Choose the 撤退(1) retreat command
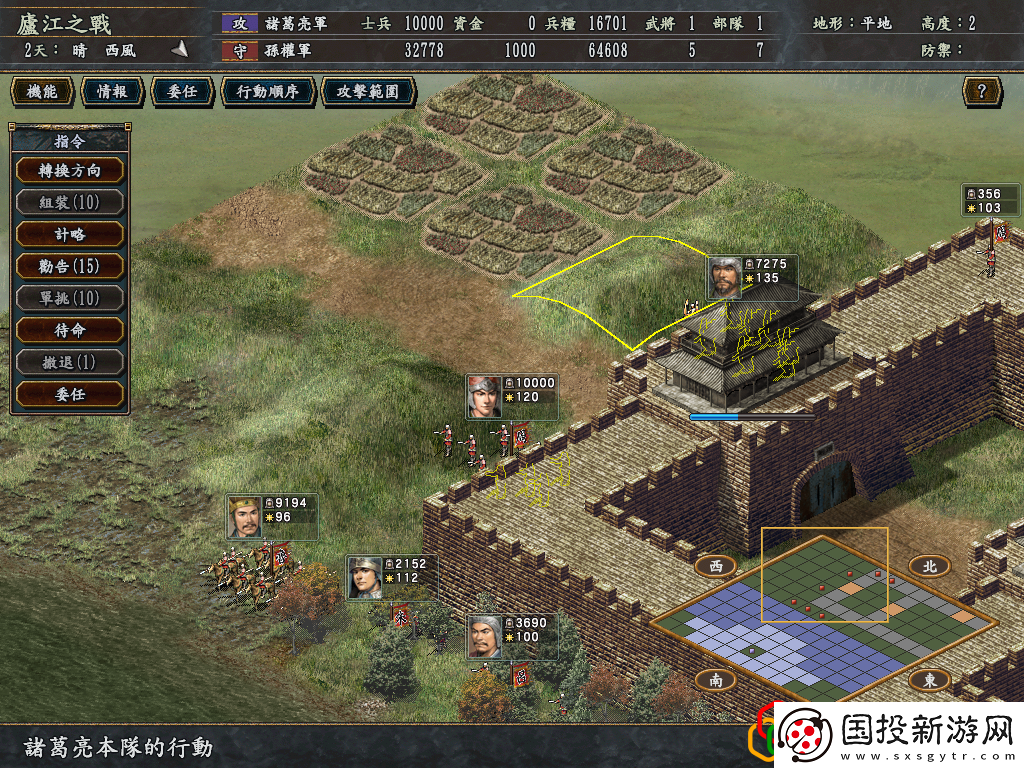The image size is (1024, 768). 70,362
